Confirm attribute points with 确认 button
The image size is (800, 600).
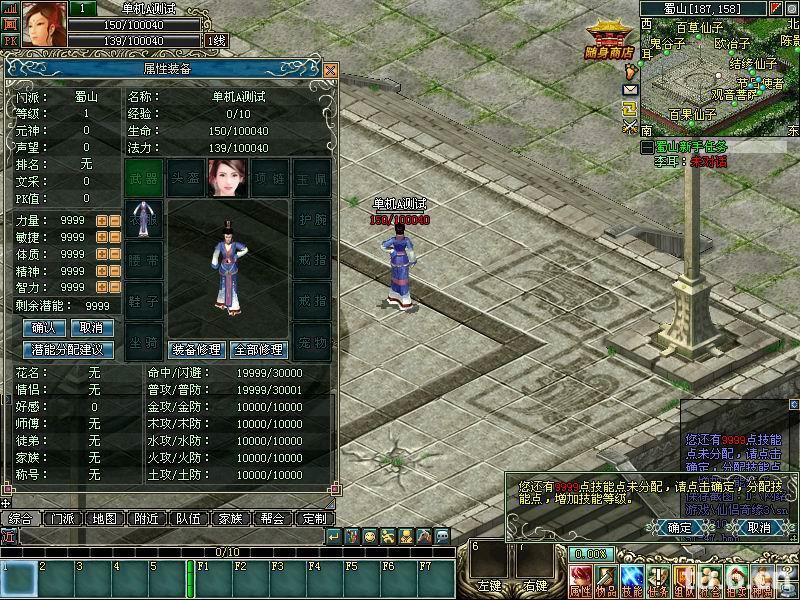44,328
